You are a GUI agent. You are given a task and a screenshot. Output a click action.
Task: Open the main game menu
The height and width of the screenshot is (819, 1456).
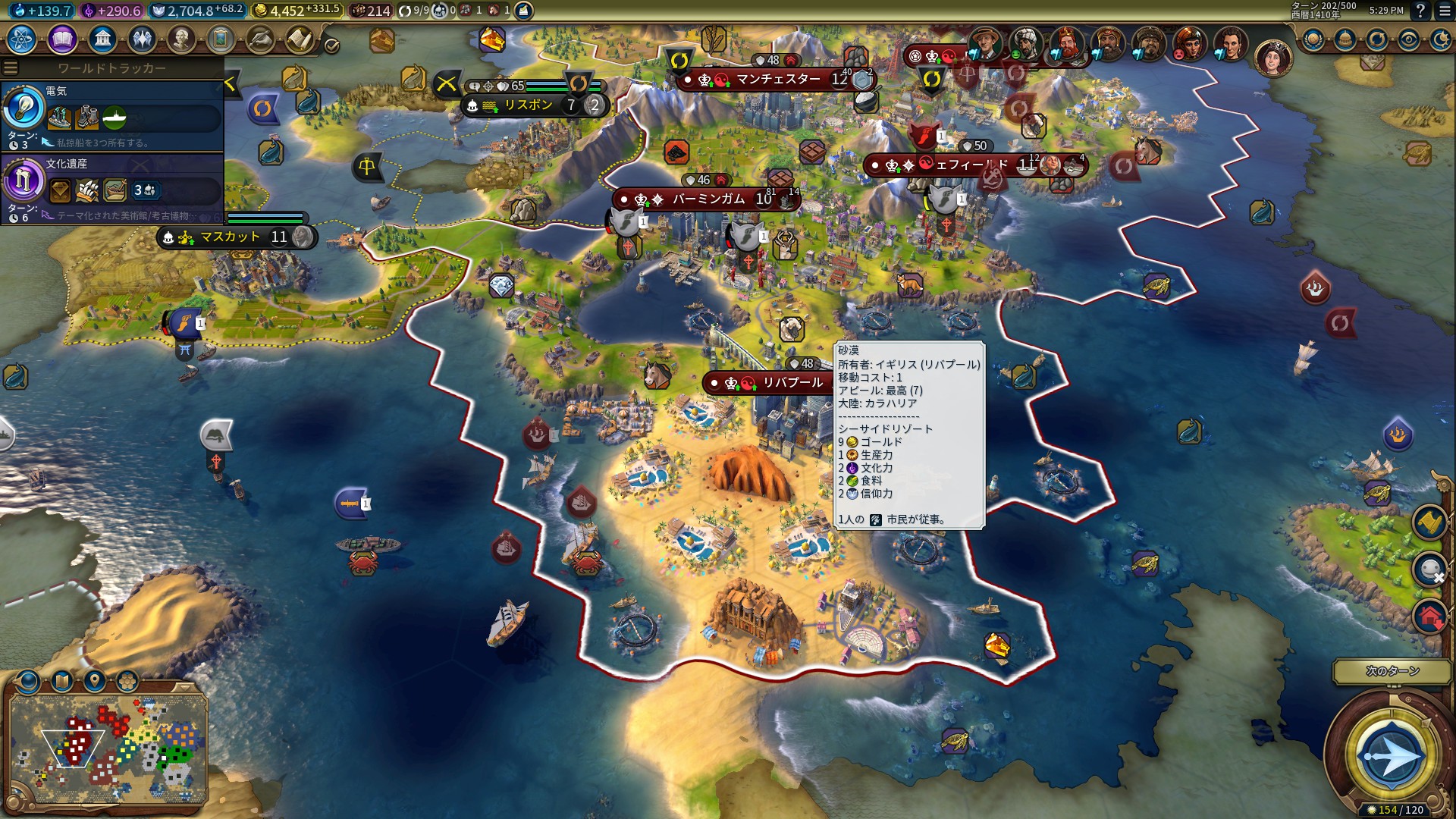(1445, 11)
